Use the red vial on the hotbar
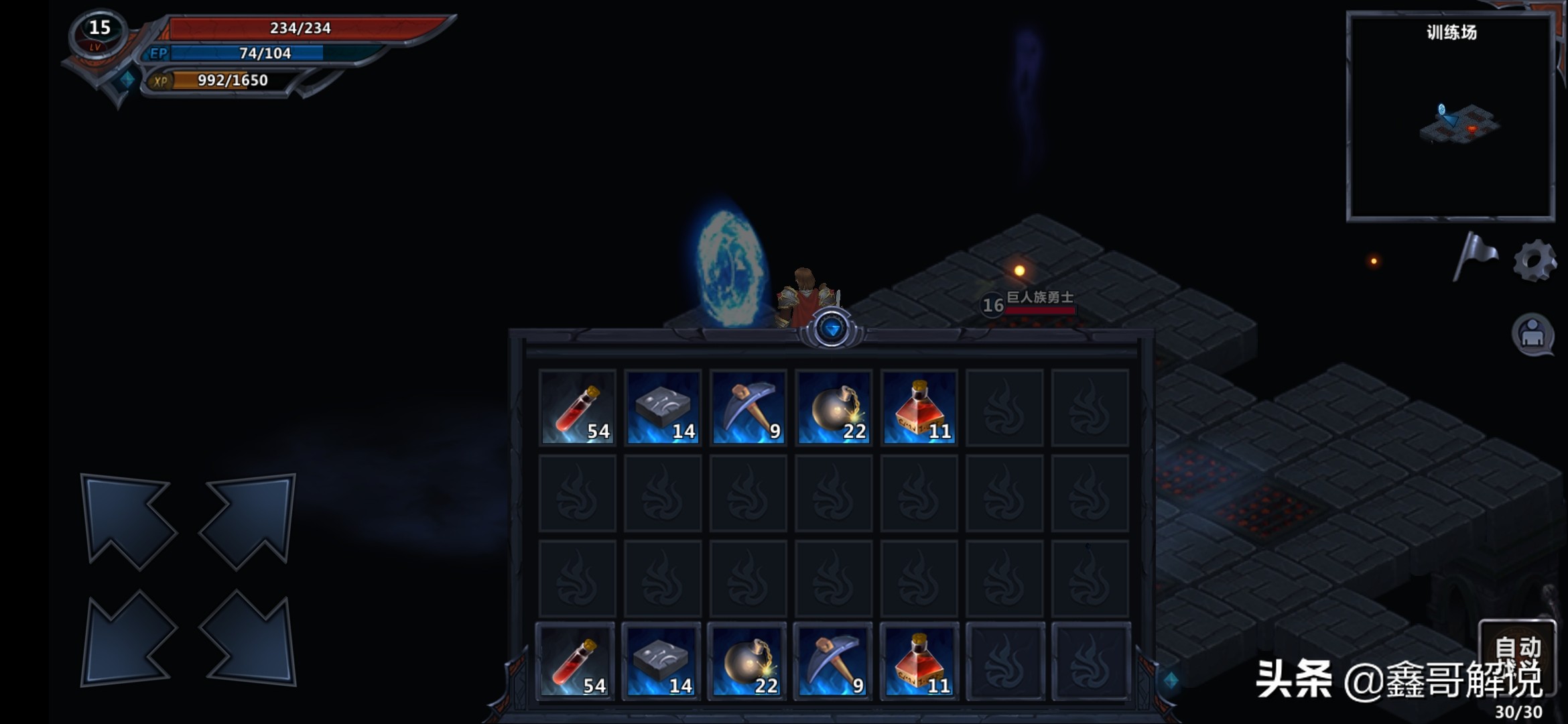The image size is (1568, 724). click(576, 662)
